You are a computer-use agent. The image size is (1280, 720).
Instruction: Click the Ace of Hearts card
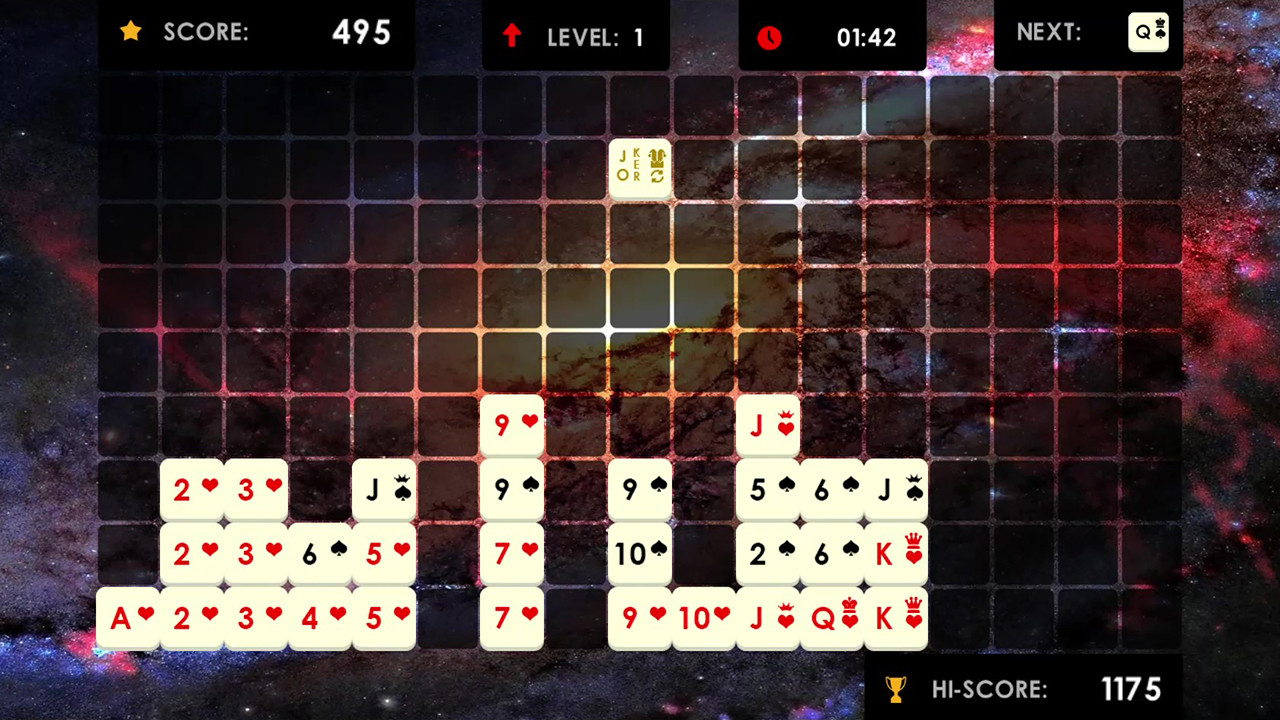(129, 618)
